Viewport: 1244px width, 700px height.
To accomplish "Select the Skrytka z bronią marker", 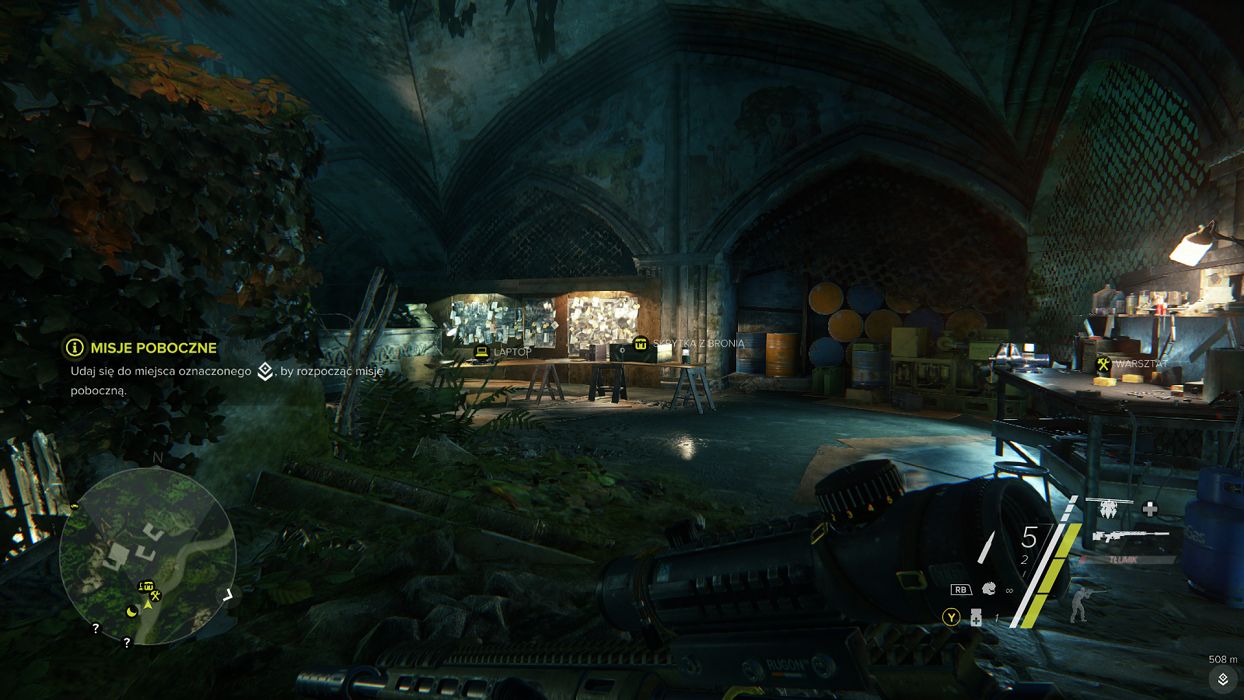I will tap(640, 344).
